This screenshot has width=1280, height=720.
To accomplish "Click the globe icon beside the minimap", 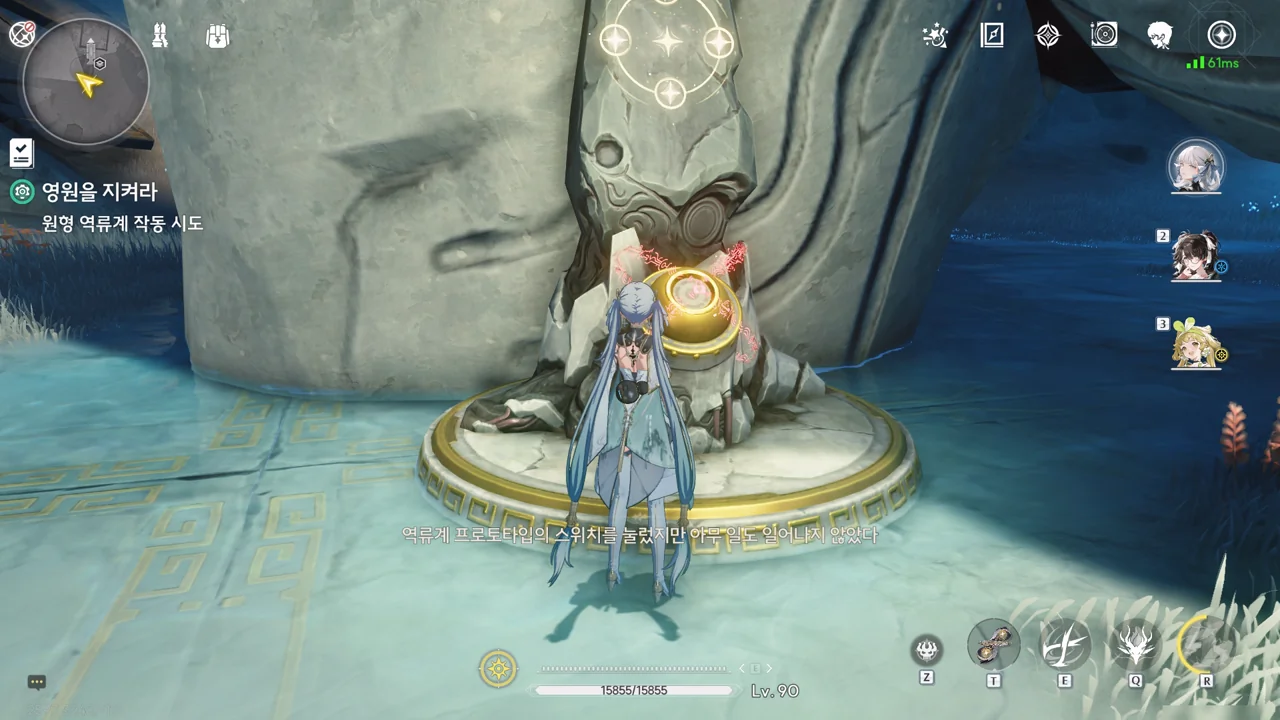I will (x=22, y=35).
